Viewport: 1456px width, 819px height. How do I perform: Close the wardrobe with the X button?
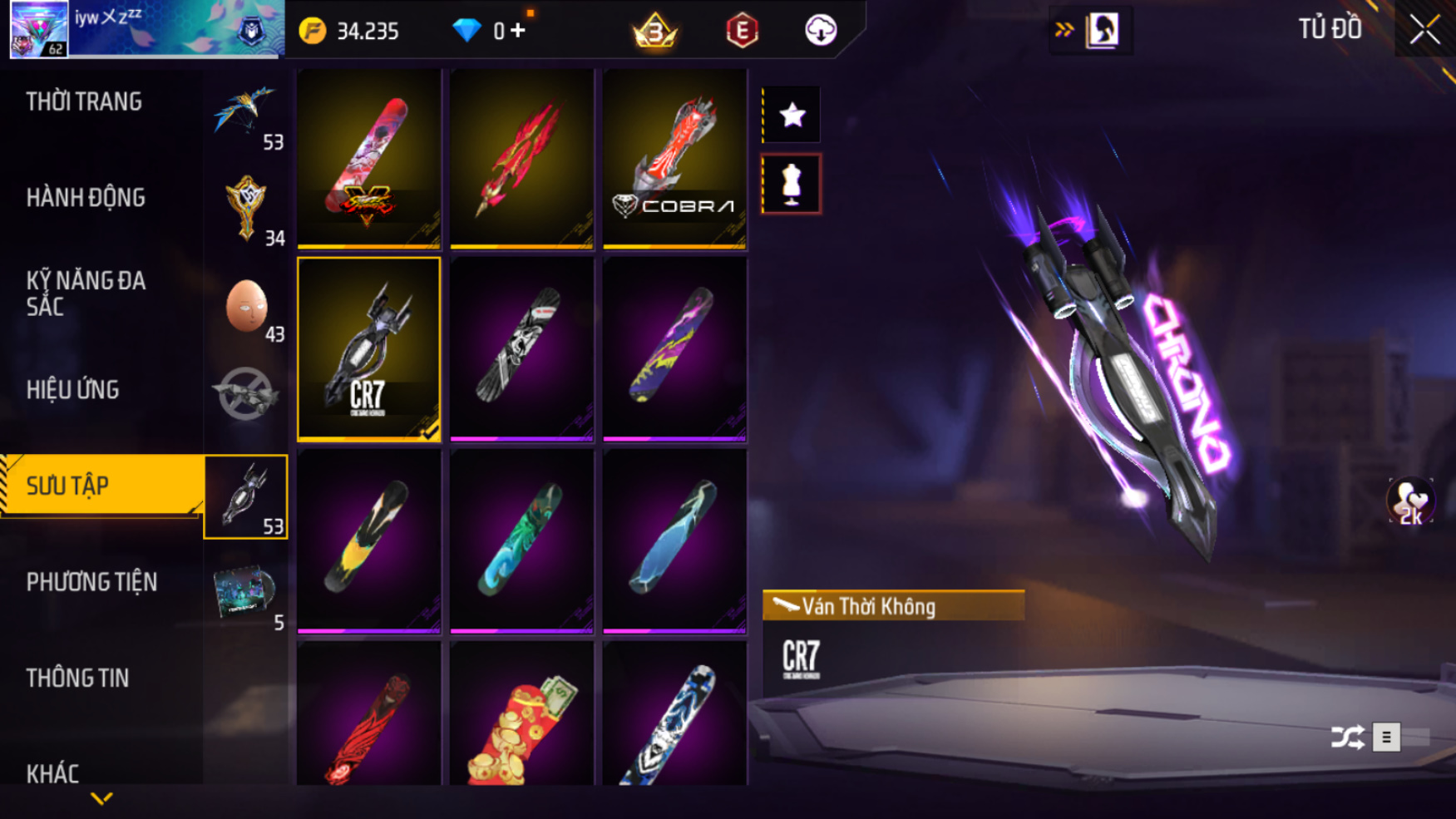pos(1424,31)
